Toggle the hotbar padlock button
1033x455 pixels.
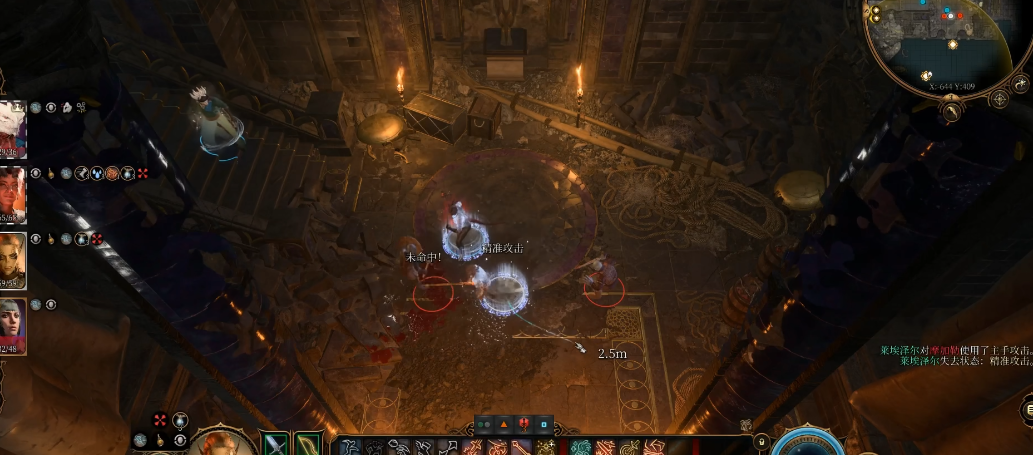click(760, 441)
